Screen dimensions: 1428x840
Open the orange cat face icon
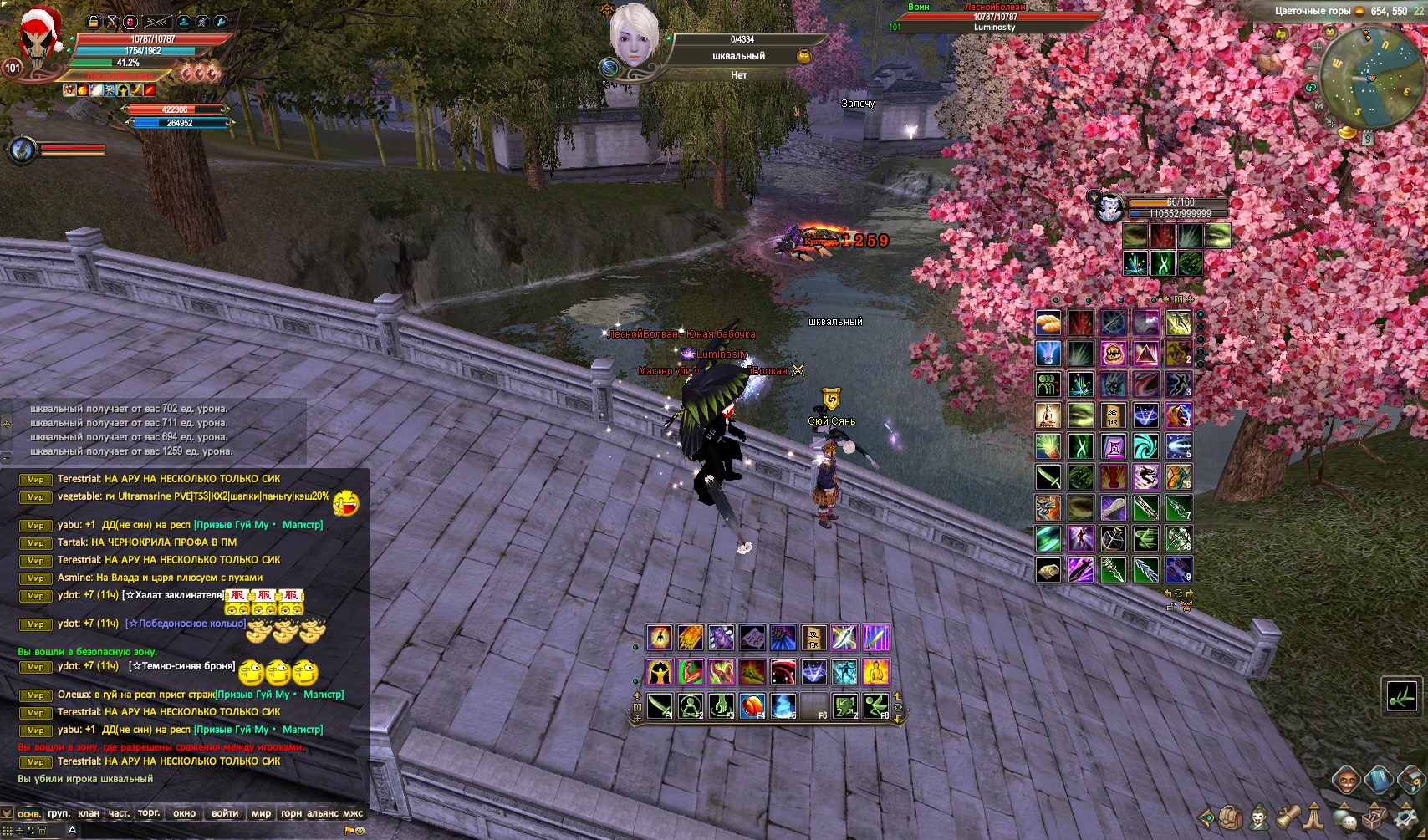(1345, 780)
